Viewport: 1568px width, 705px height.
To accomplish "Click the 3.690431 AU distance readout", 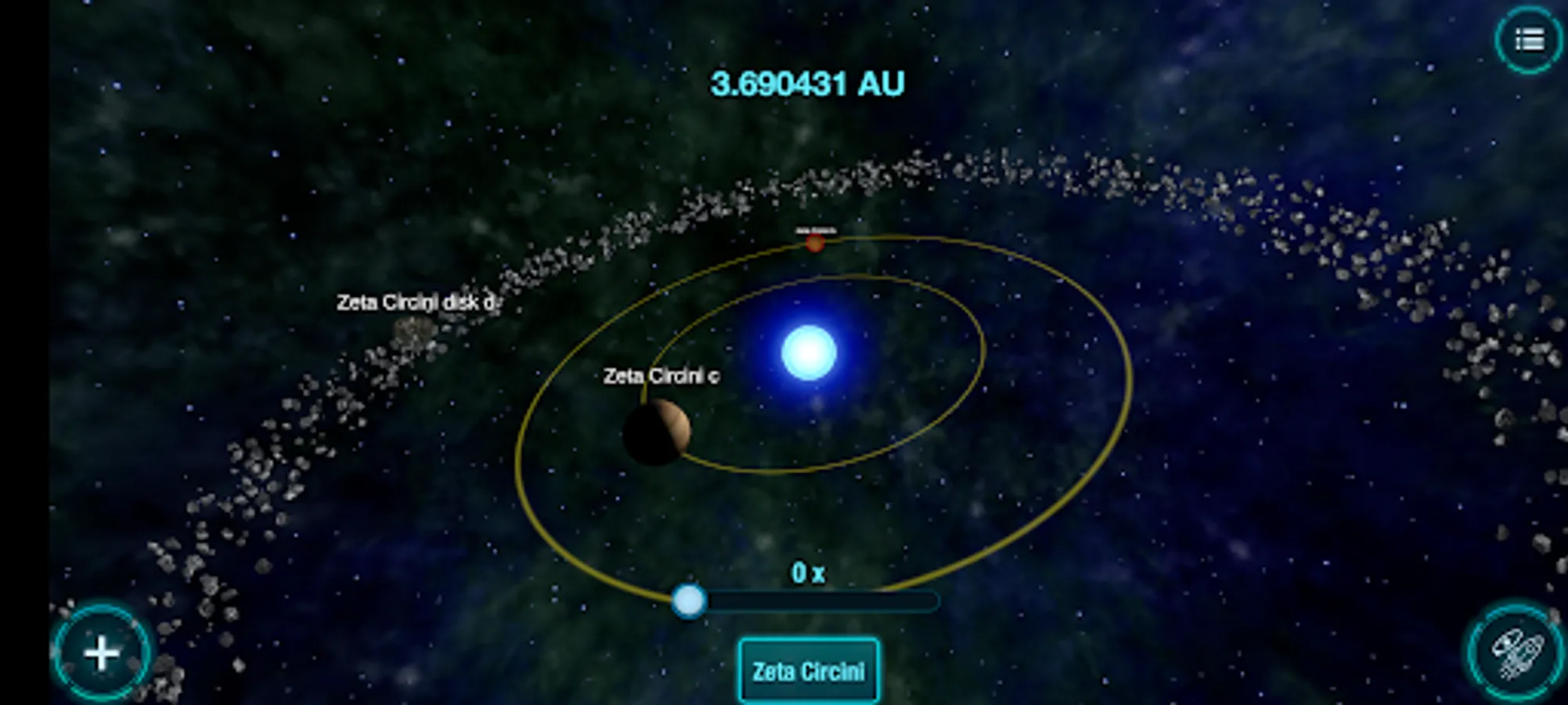I will click(x=809, y=80).
